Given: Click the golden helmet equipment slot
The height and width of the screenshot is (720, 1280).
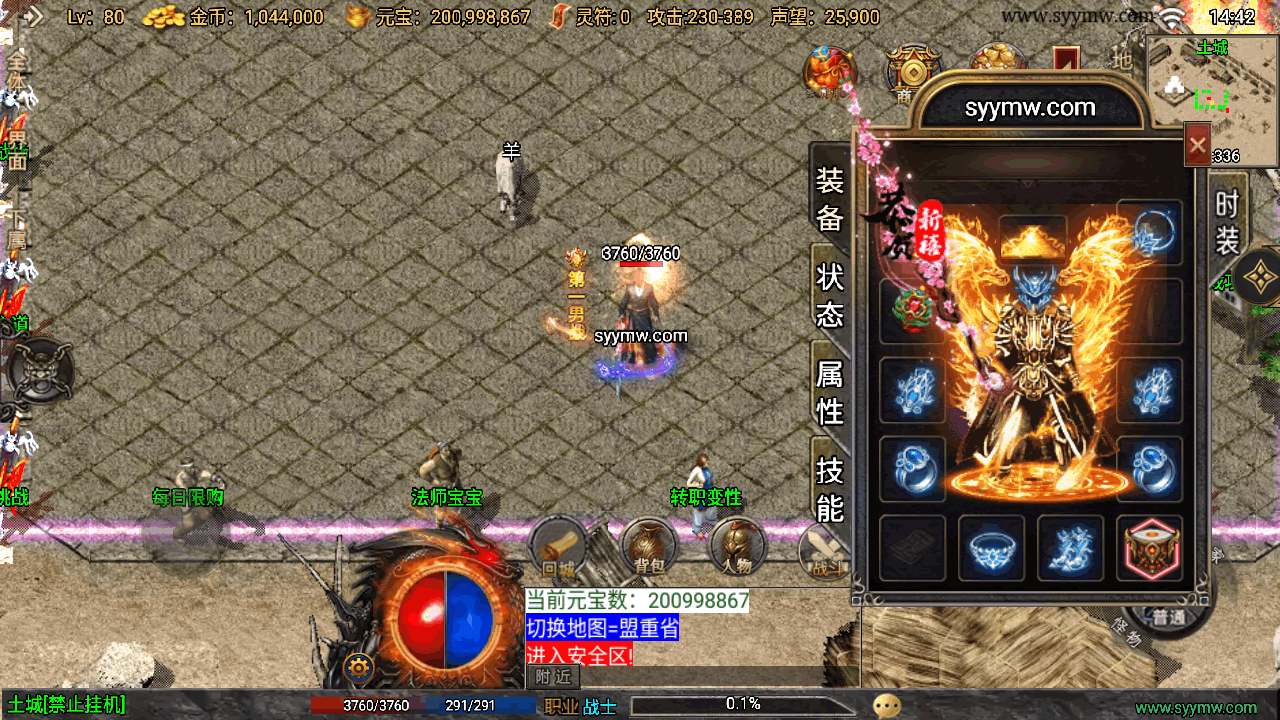Looking at the screenshot, I should click(1033, 239).
